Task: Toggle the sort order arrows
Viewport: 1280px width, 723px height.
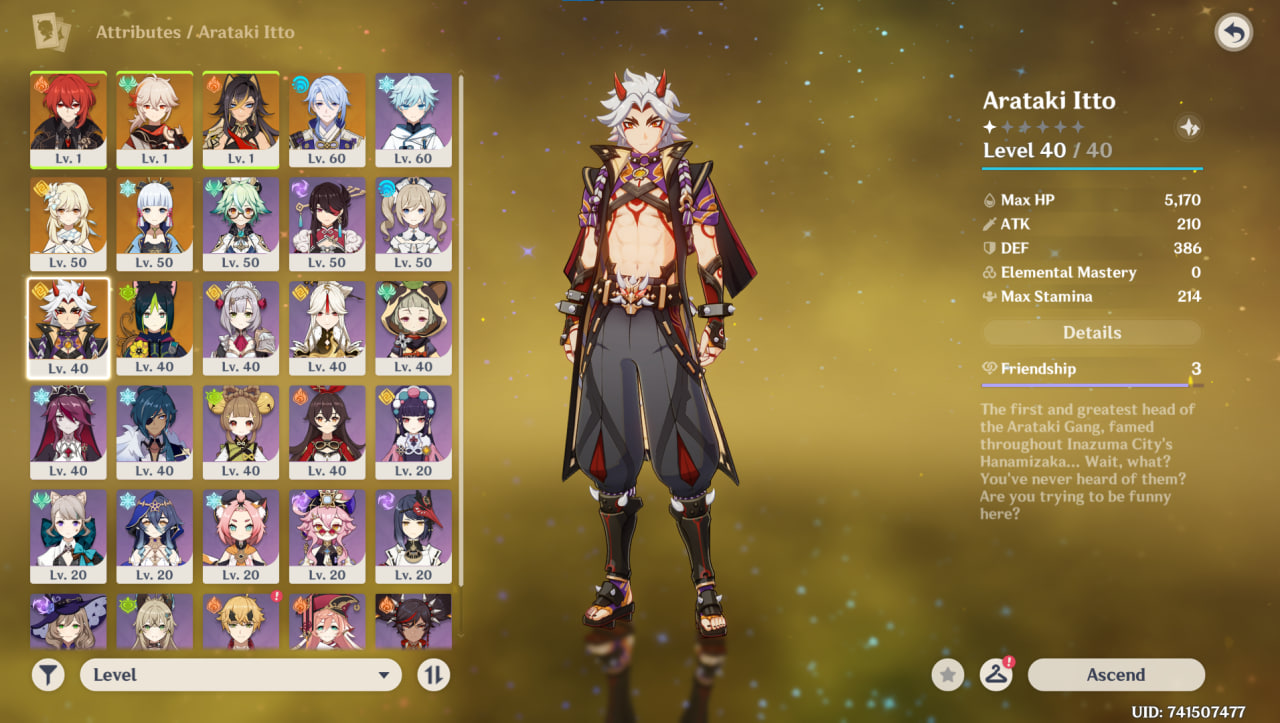Action: point(433,675)
